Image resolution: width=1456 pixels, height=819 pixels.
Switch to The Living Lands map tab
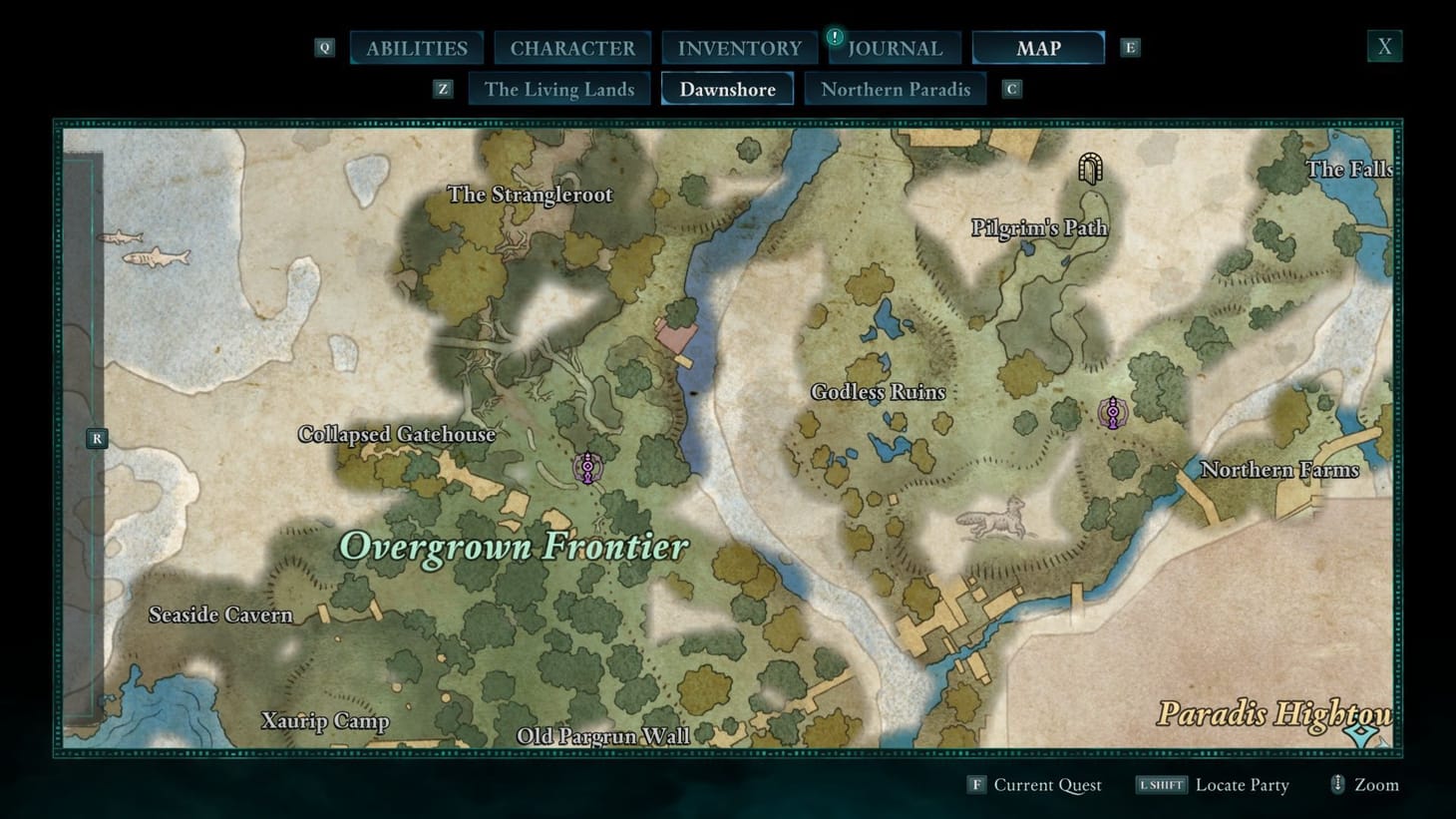coord(559,89)
